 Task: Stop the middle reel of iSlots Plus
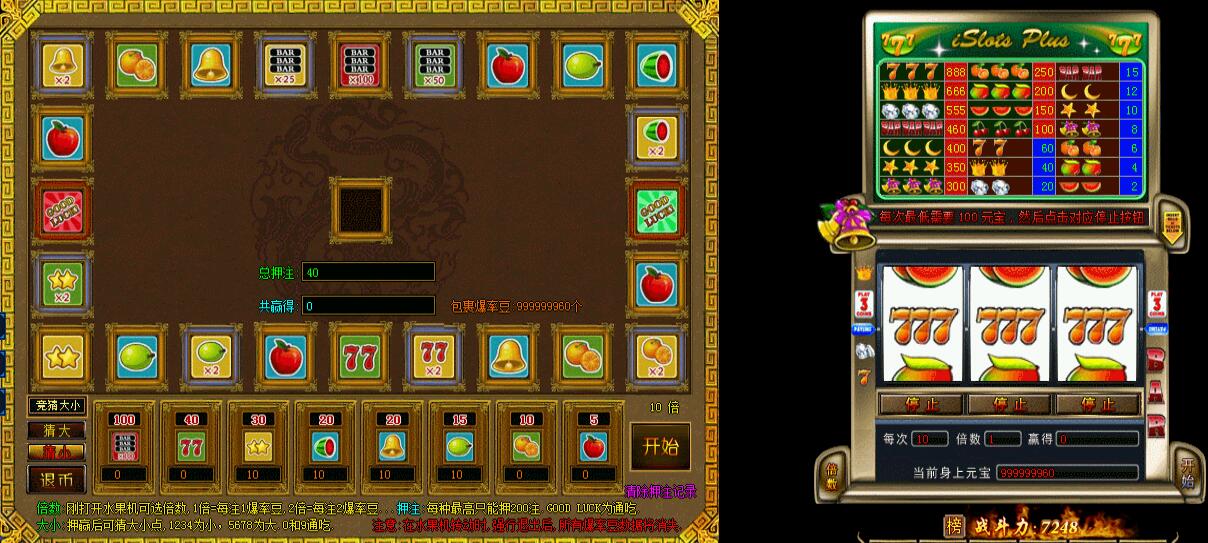click(1008, 405)
